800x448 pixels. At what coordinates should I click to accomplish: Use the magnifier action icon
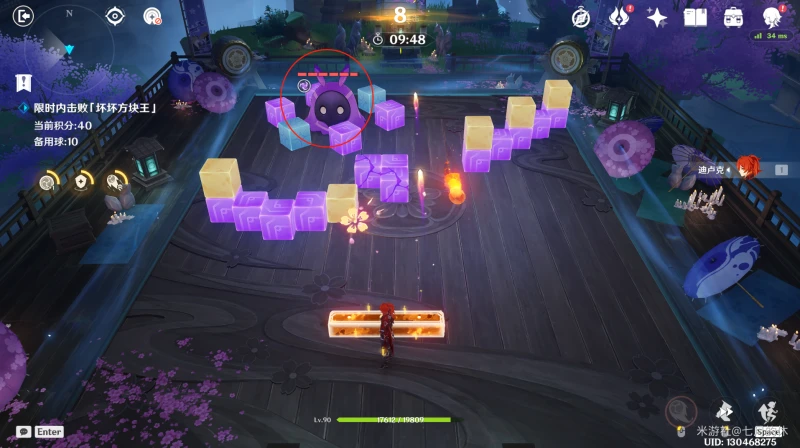[682, 408]
